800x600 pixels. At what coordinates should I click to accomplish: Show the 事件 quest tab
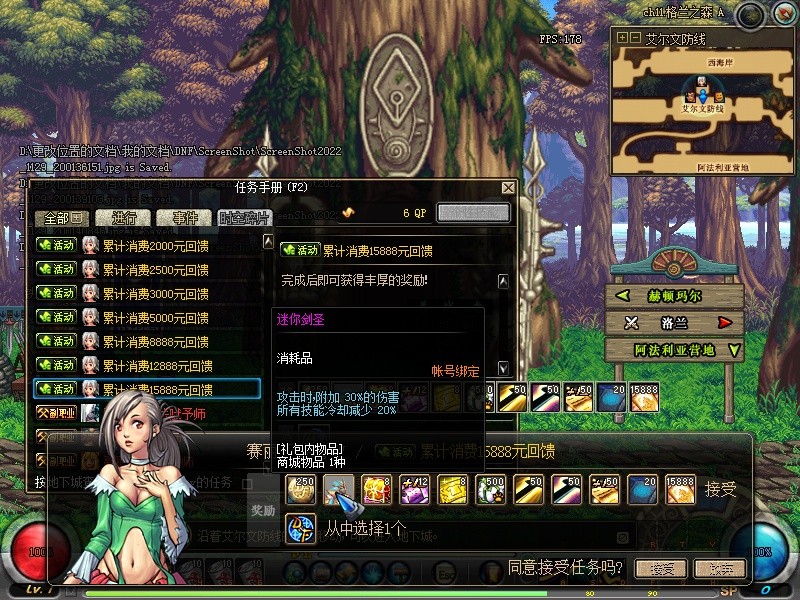[184, 218]
